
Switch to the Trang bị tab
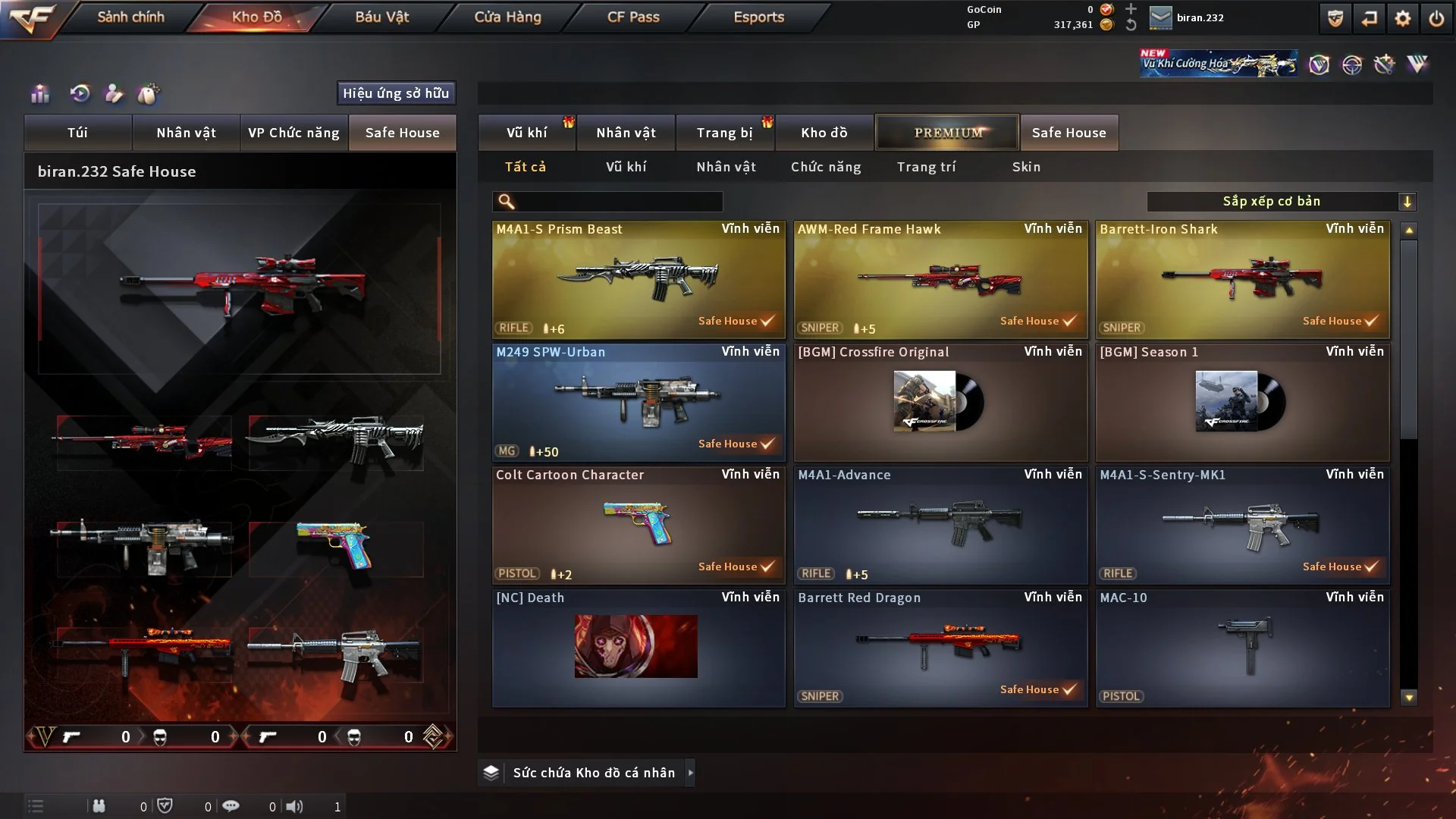[724, 133]
